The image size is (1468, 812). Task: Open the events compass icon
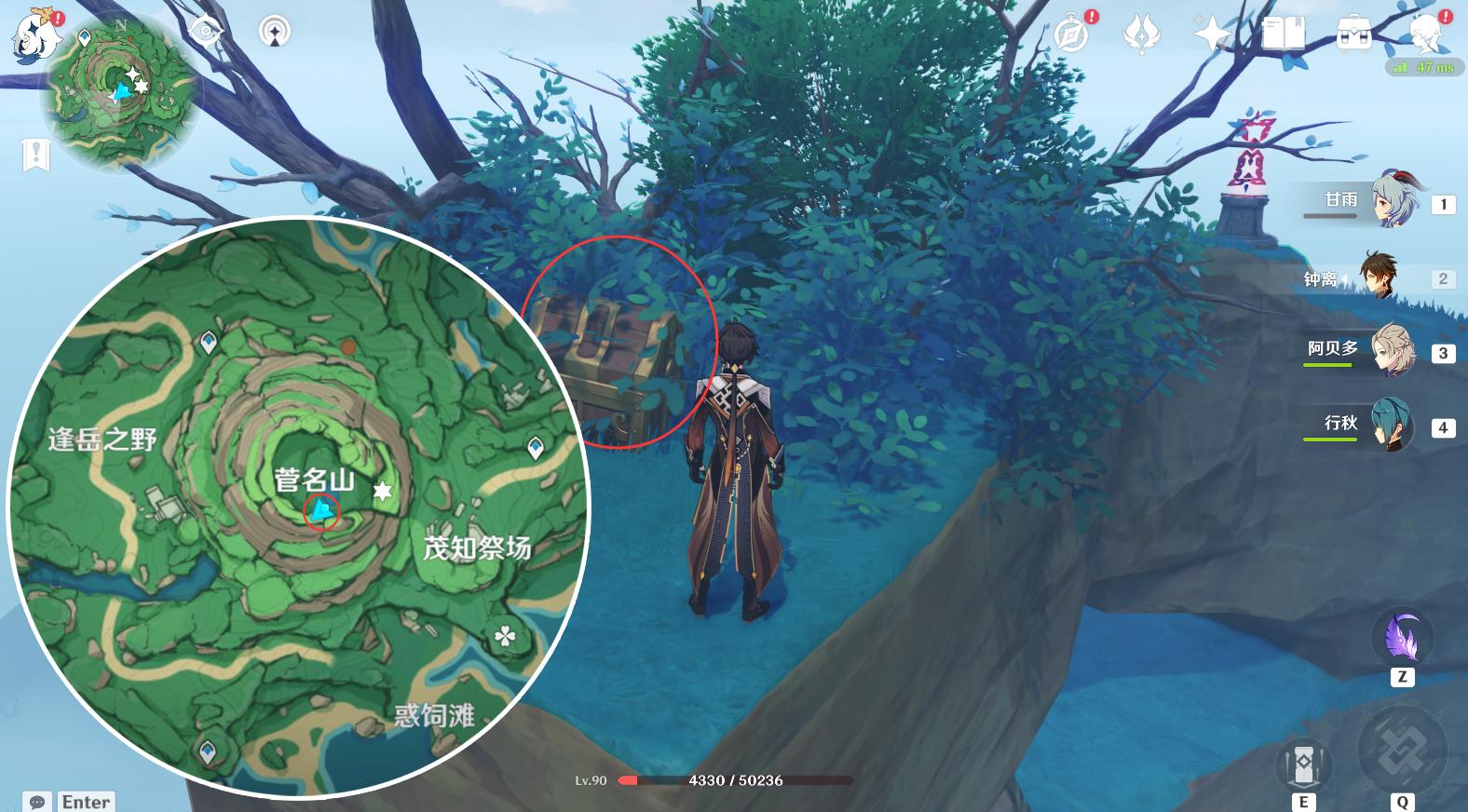coord(1073,35)
